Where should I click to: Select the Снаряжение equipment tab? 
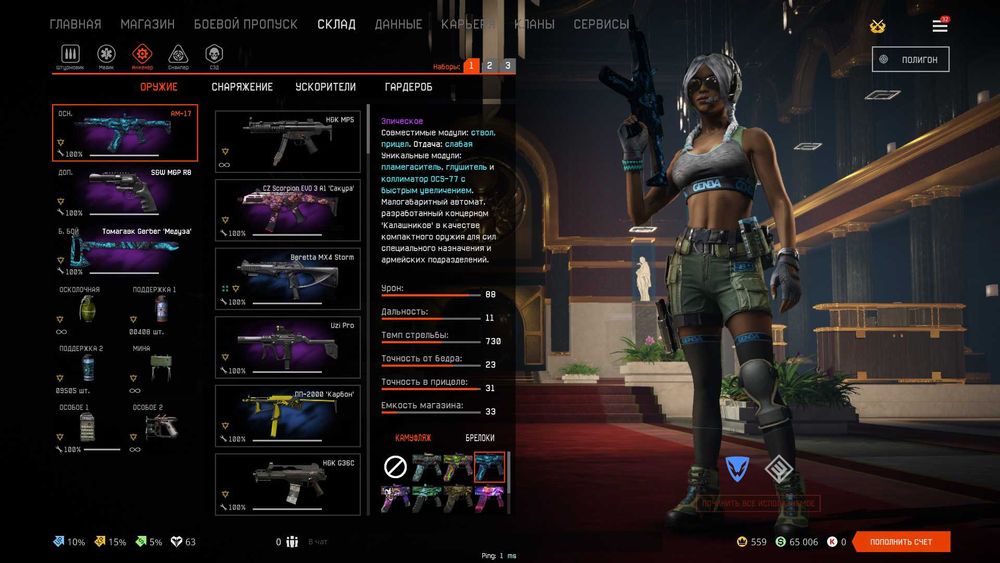[x=242, y=87]
